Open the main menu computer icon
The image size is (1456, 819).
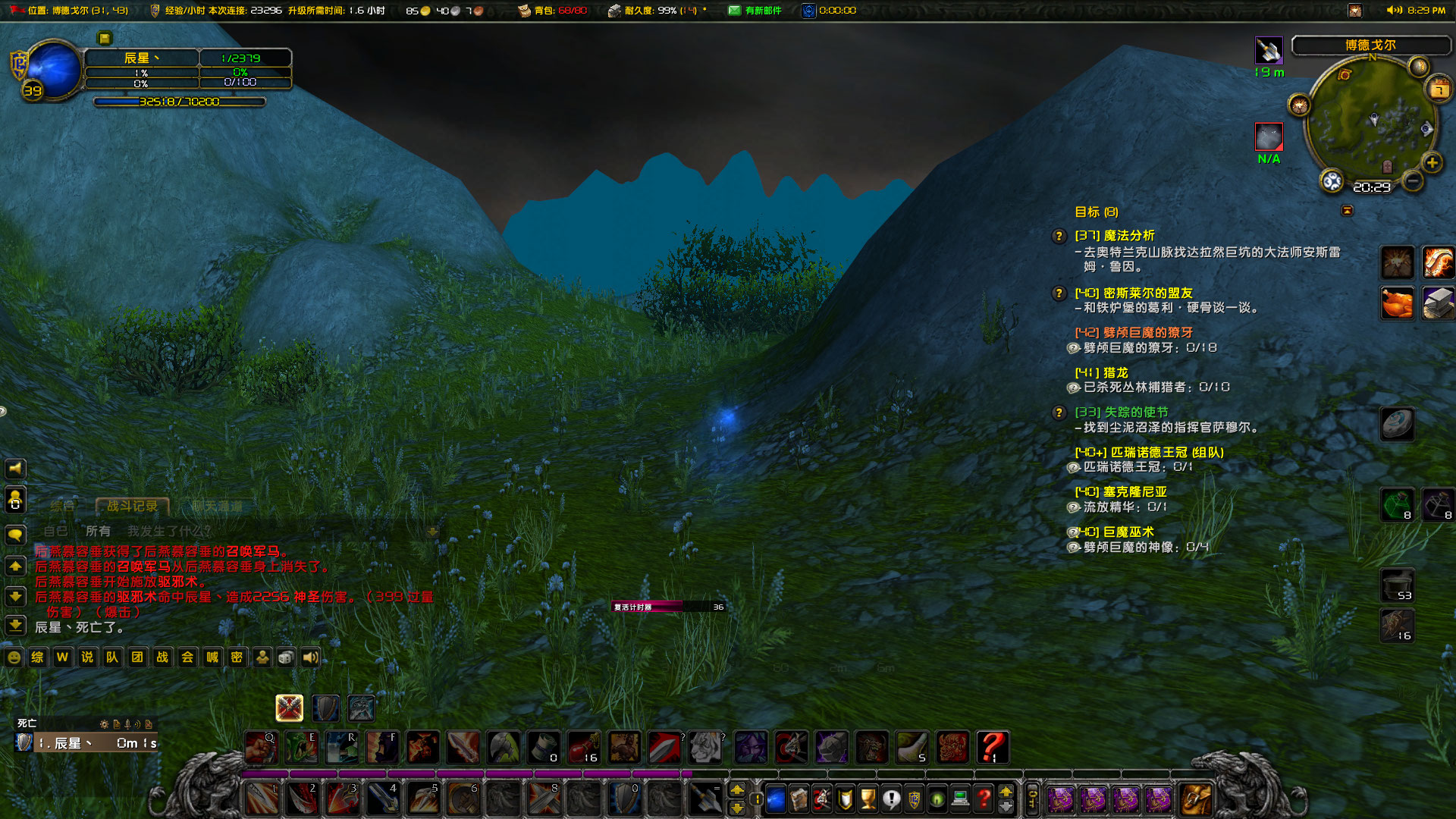(959, 799)
